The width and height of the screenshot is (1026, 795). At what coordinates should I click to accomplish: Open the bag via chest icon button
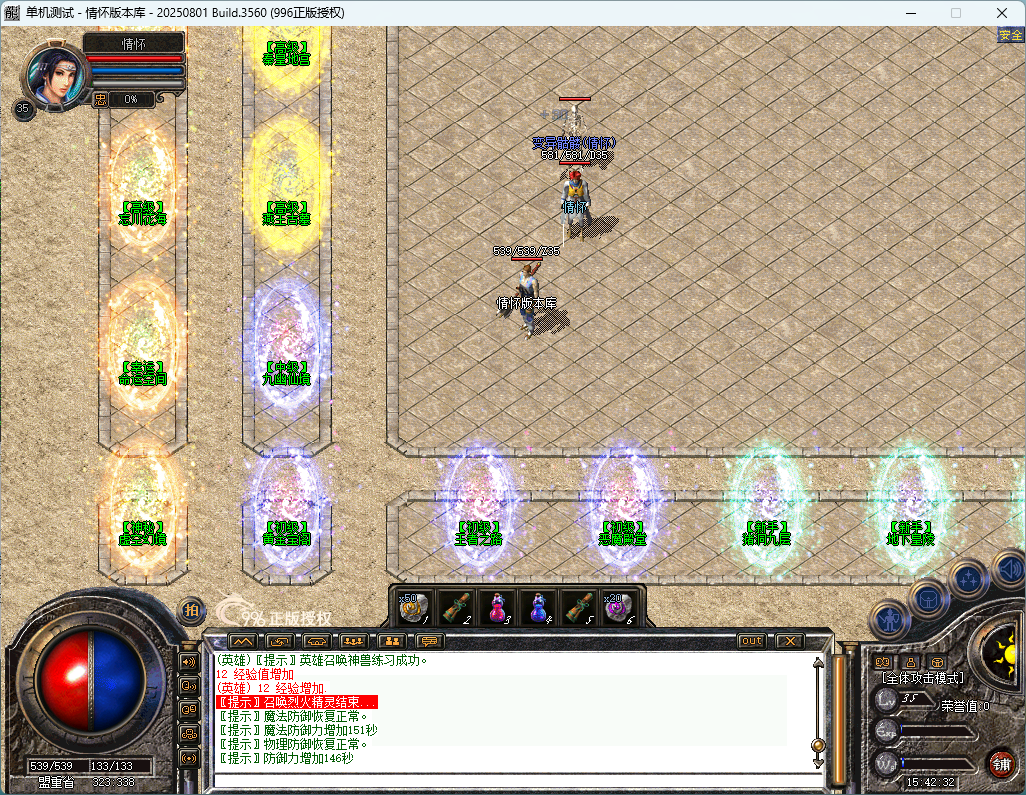[929, 598]
